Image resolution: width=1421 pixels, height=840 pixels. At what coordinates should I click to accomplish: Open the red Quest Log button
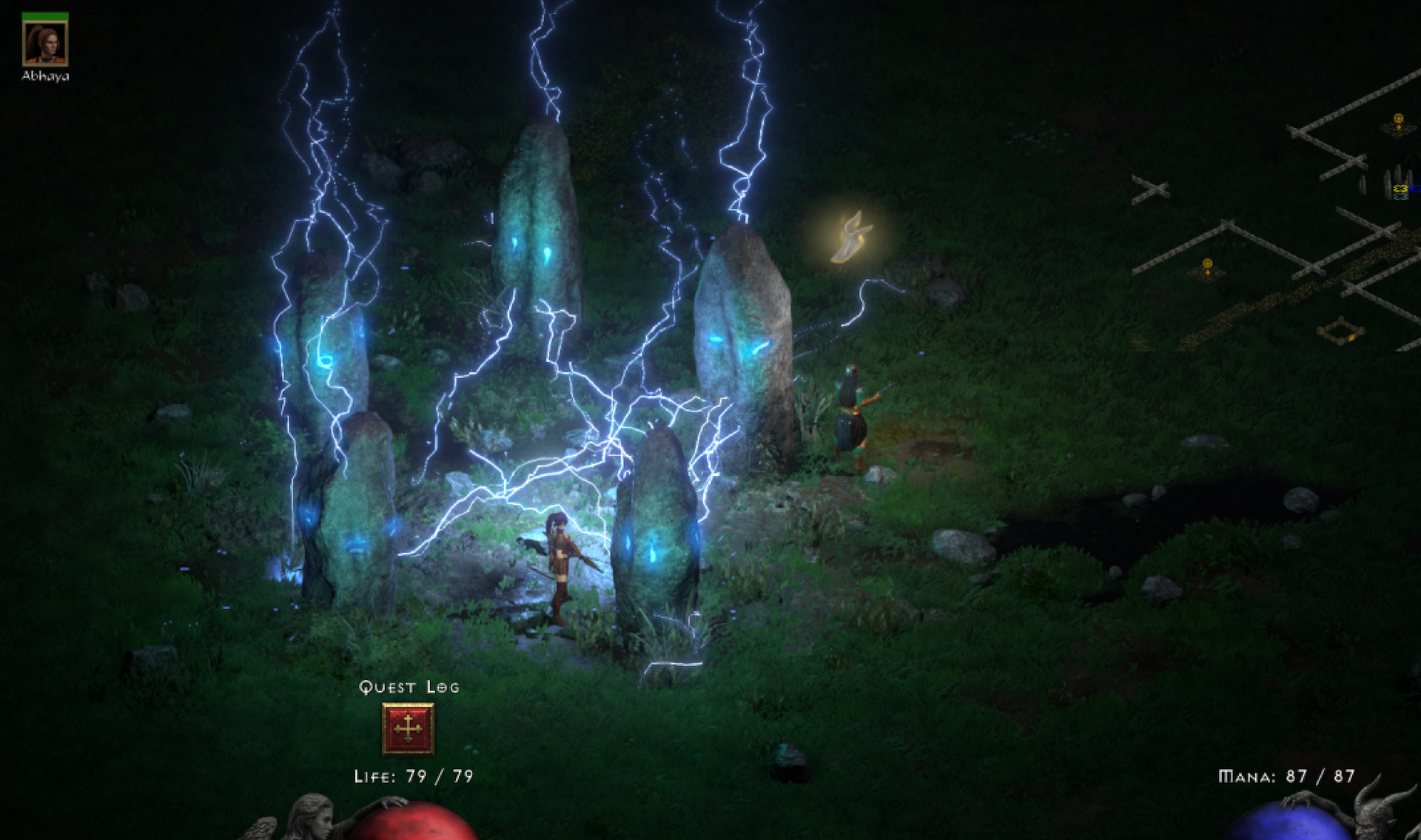(x=408, y=728)
